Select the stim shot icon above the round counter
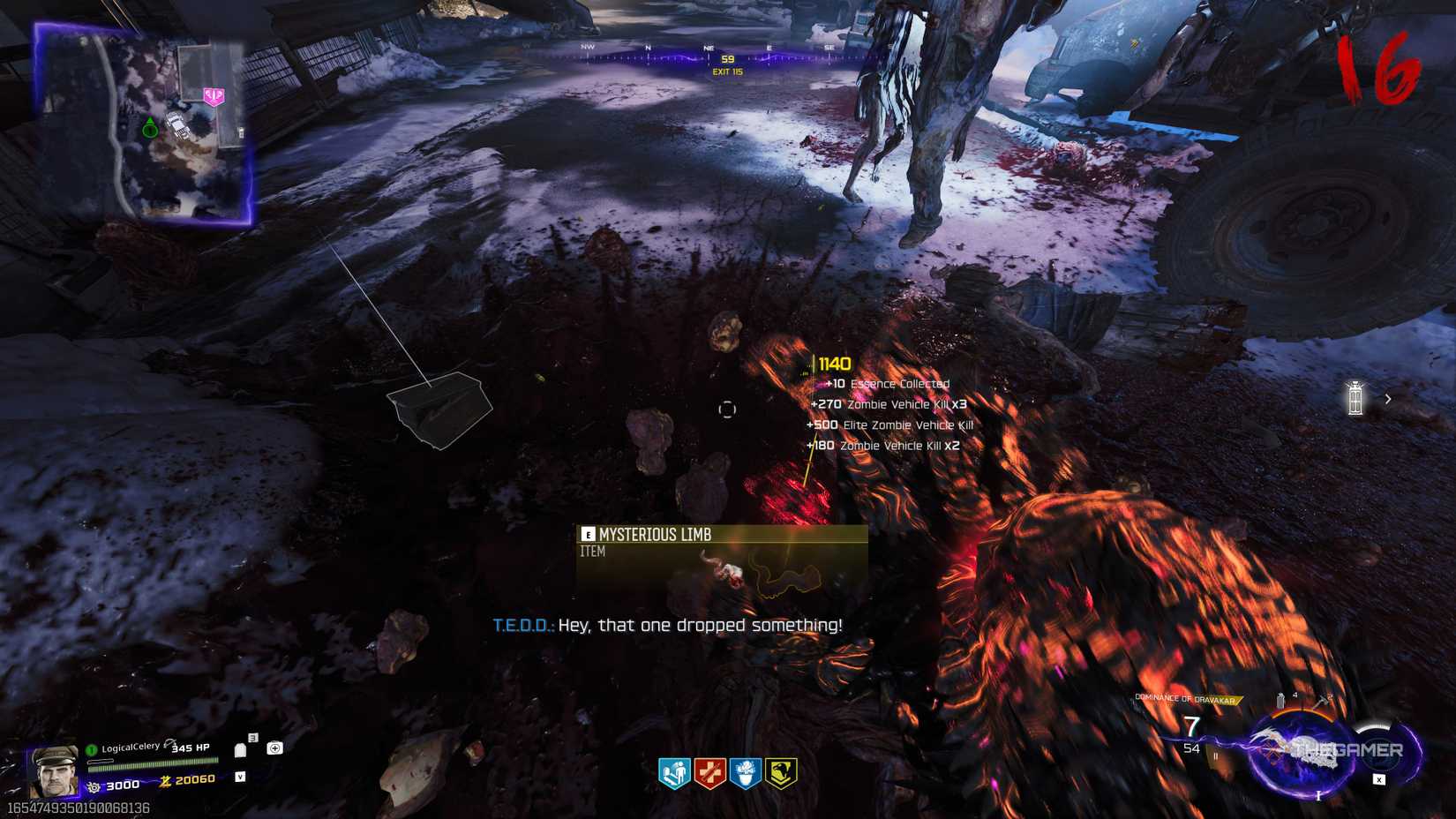 (1280, 702)
